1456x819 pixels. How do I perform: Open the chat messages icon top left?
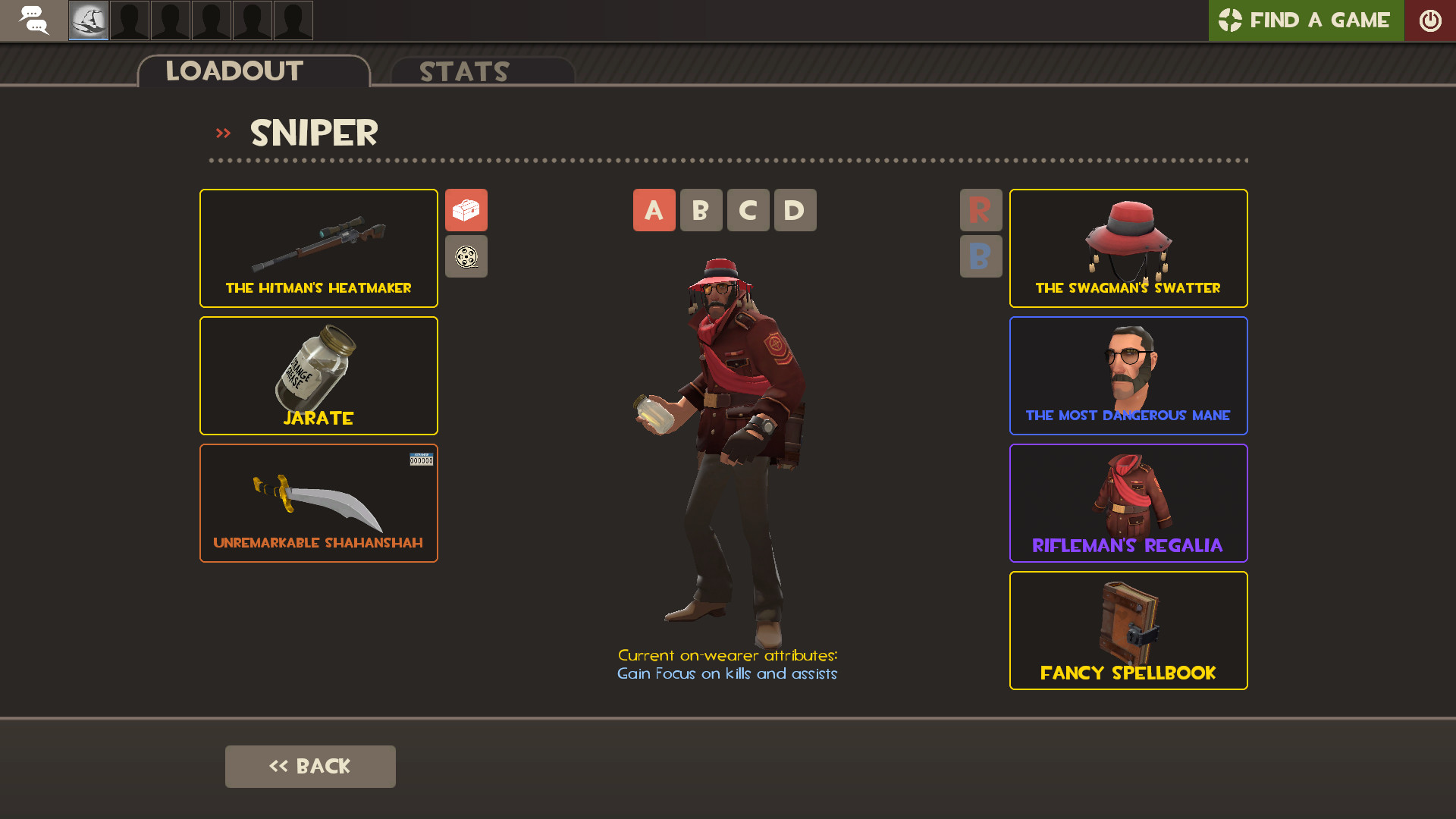click(x=34, y=20)
